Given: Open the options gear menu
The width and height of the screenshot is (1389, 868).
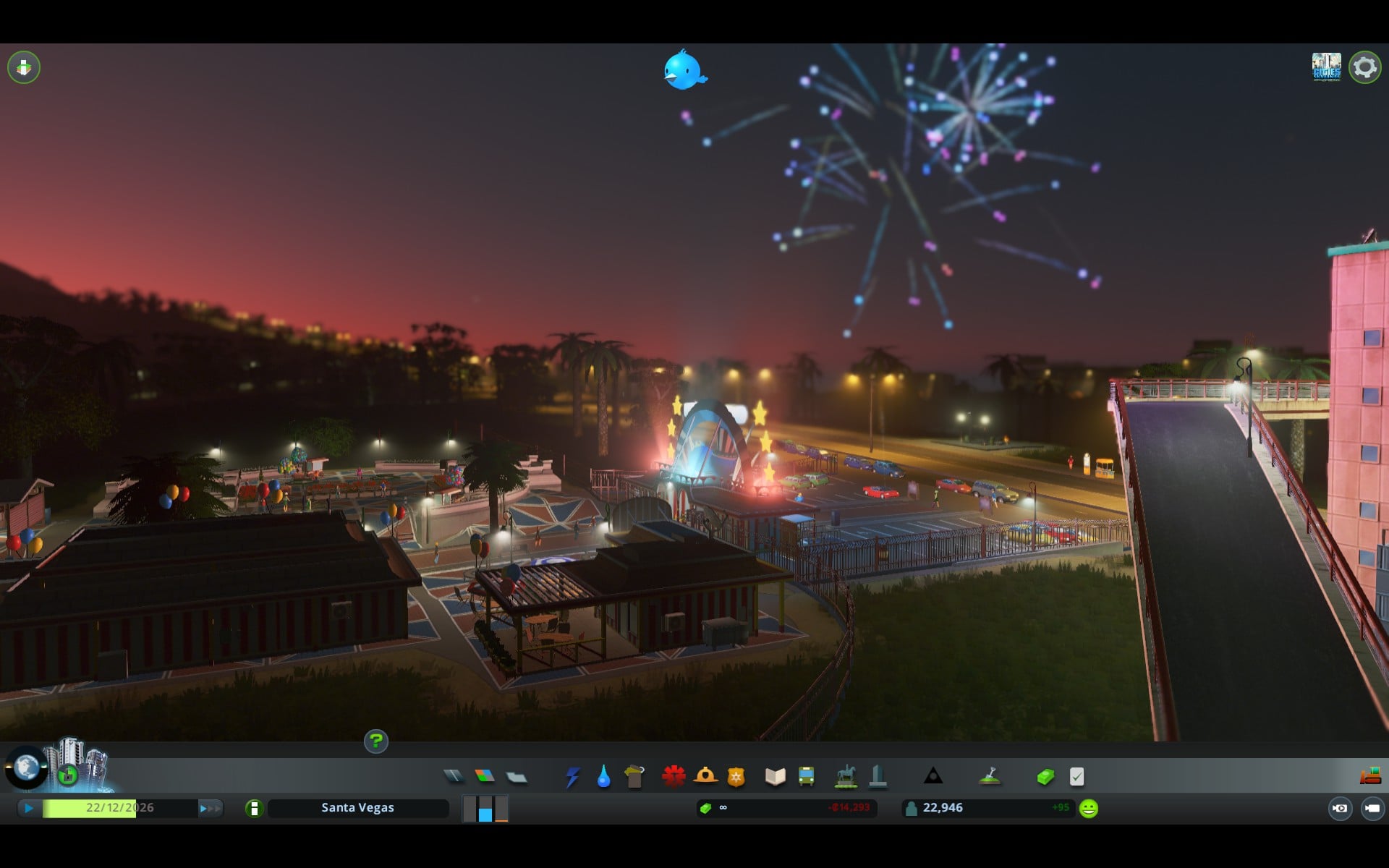Looking at the screenshot, I should click(1364, 67).
